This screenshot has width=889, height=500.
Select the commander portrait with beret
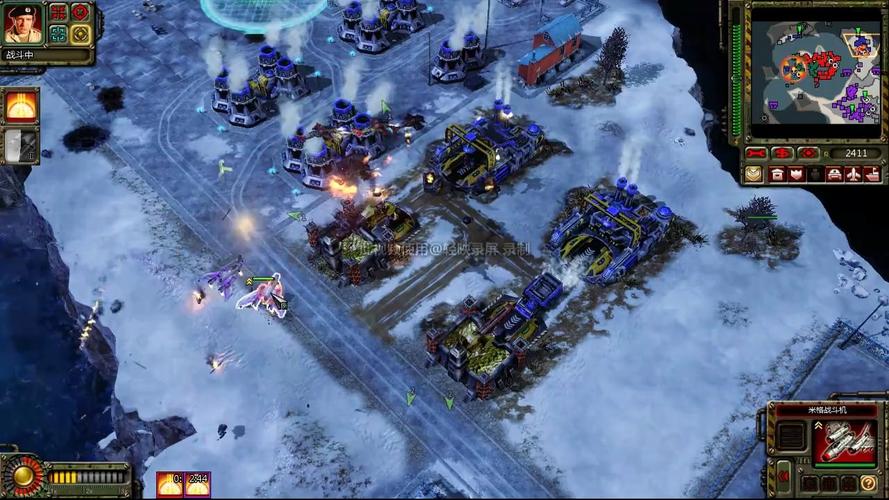pos(22,22)
